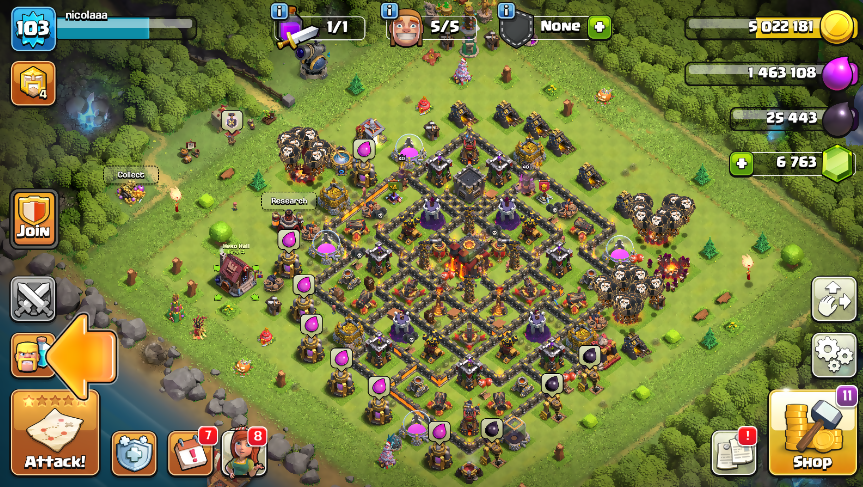This screenshot has height=487, width=863.
Task: Open the gear Settings button
Action: click(x=832, y=353)
